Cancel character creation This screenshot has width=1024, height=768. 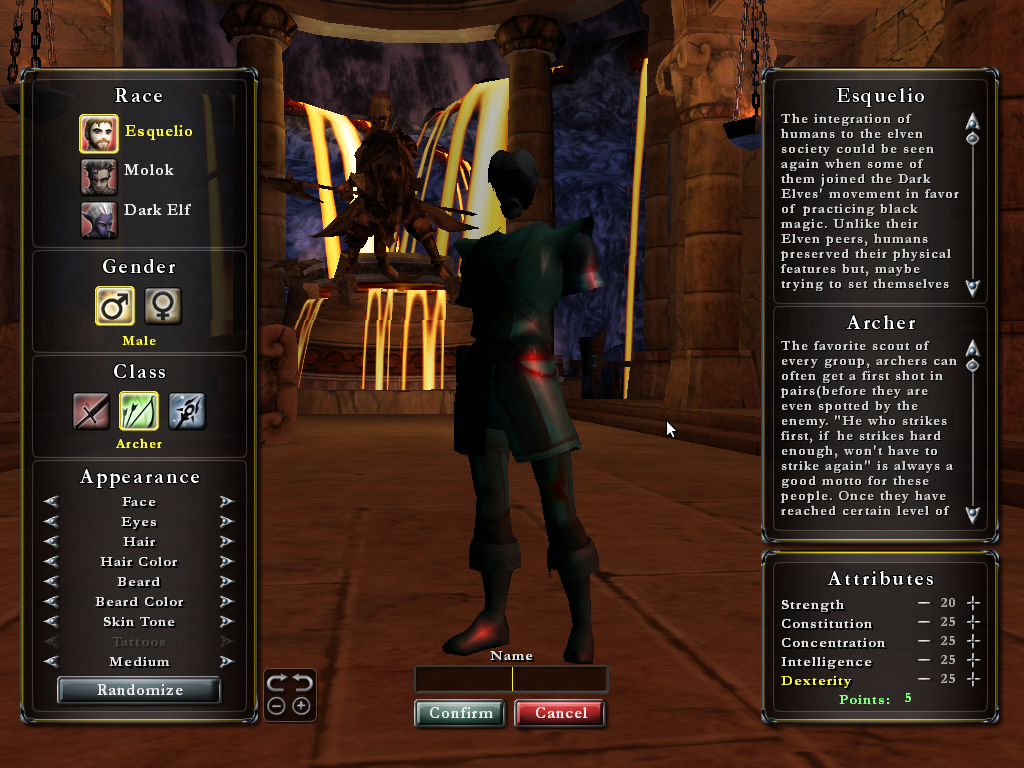pyautogui.click(x=560, y=713)
